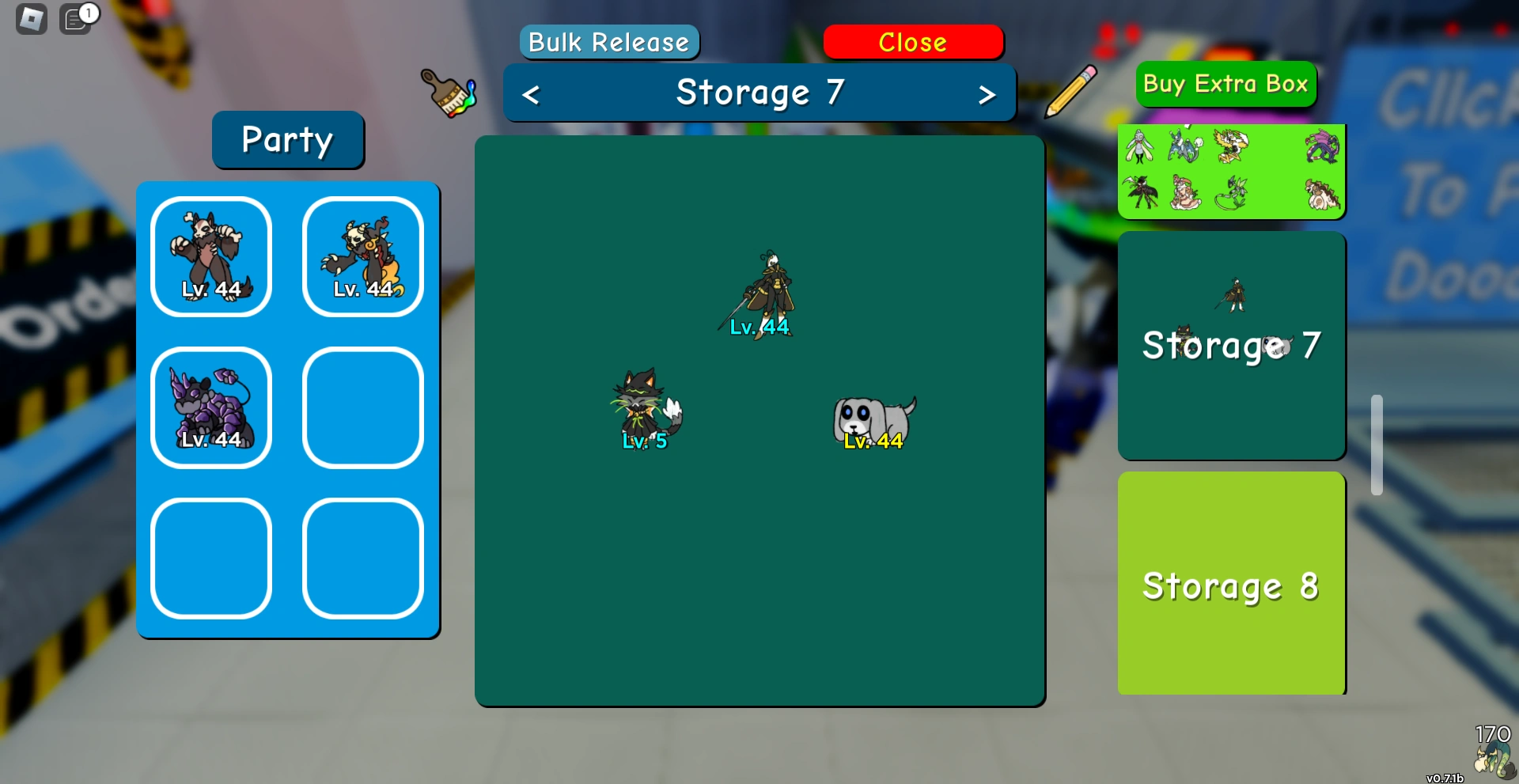Select the Lv. 44 floppy-eared dog in storage
Viewport: 1519px width, 784px height.
tap(874, 419)
